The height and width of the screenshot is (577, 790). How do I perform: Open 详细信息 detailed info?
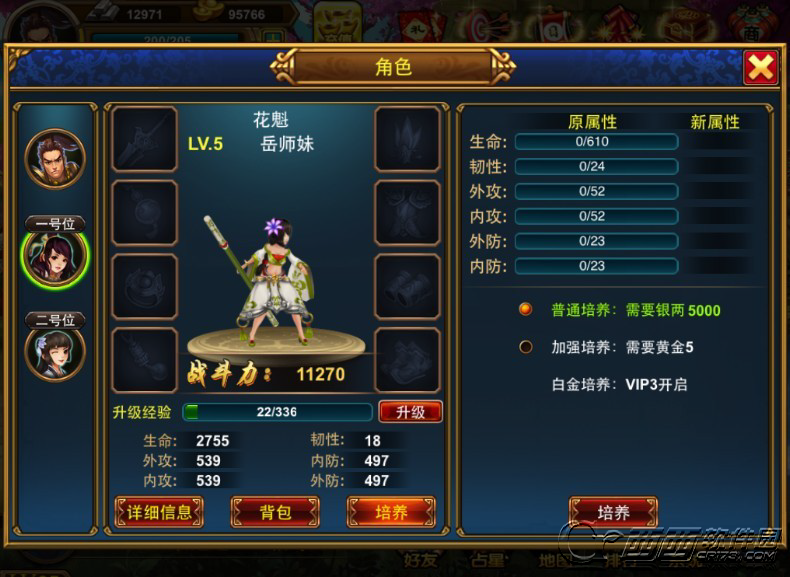click(160, 512)
